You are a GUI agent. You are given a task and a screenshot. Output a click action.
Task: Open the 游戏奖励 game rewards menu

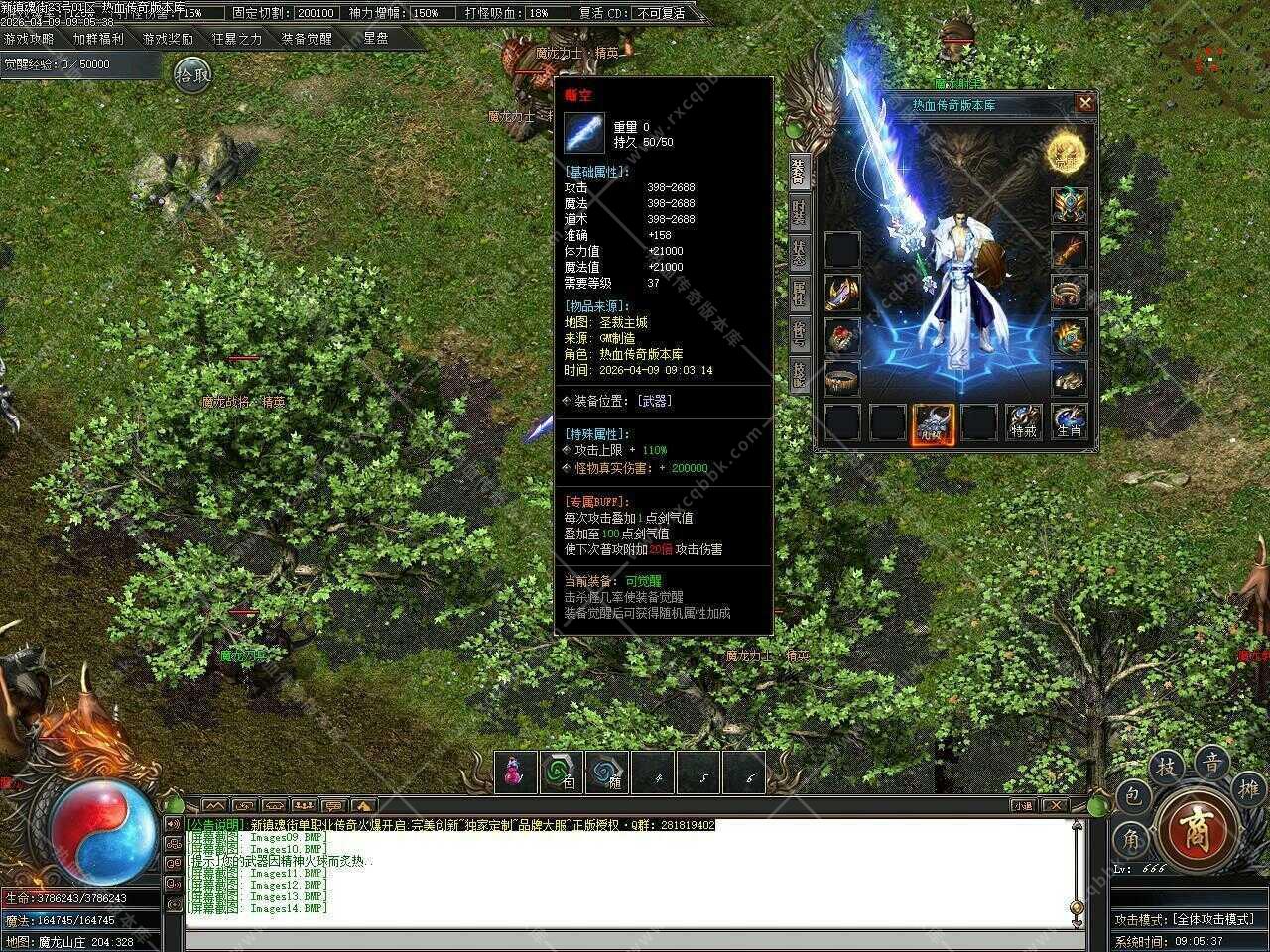[168, 39]
